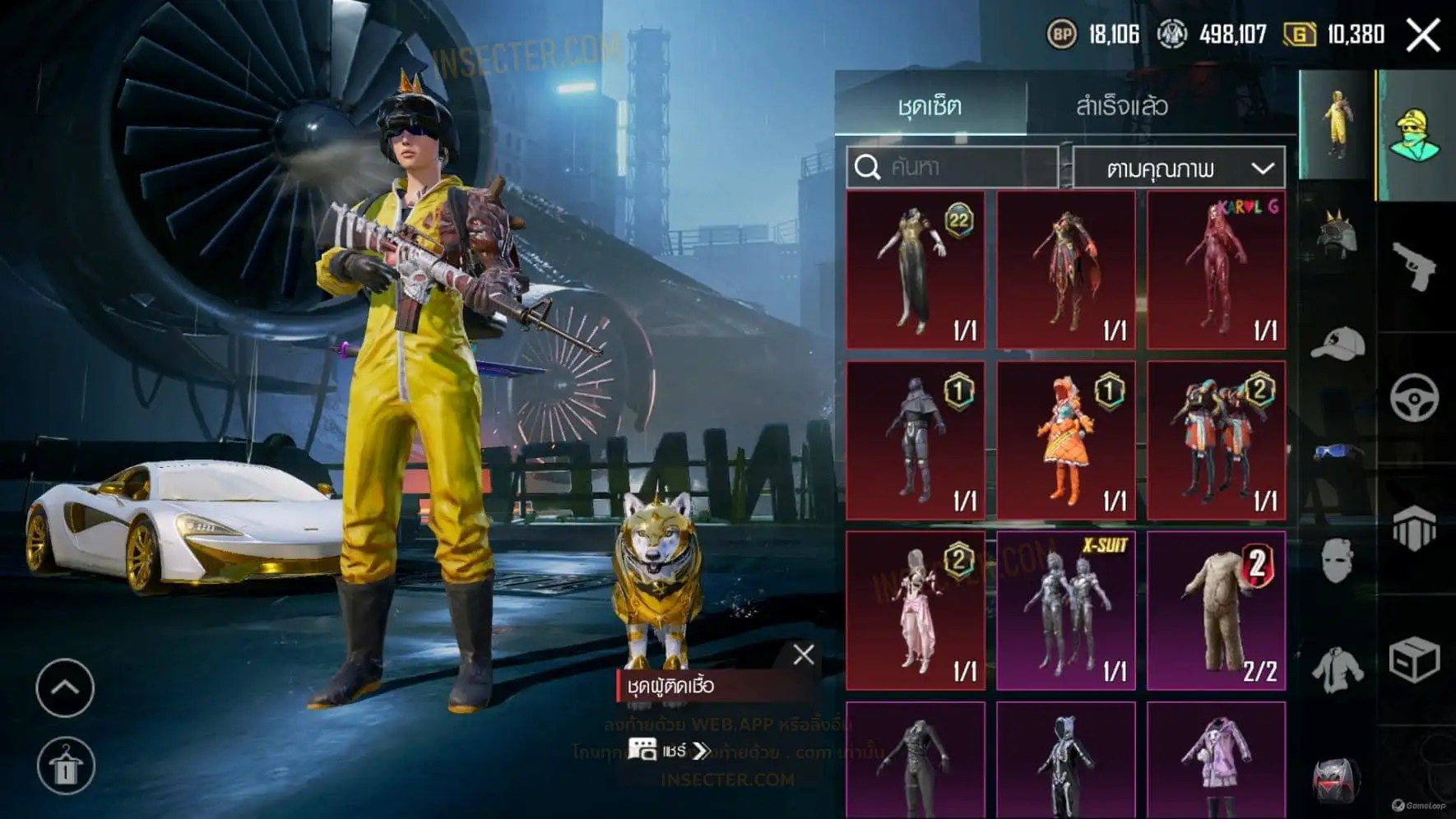Open the wardrobe hanger button

66,766
